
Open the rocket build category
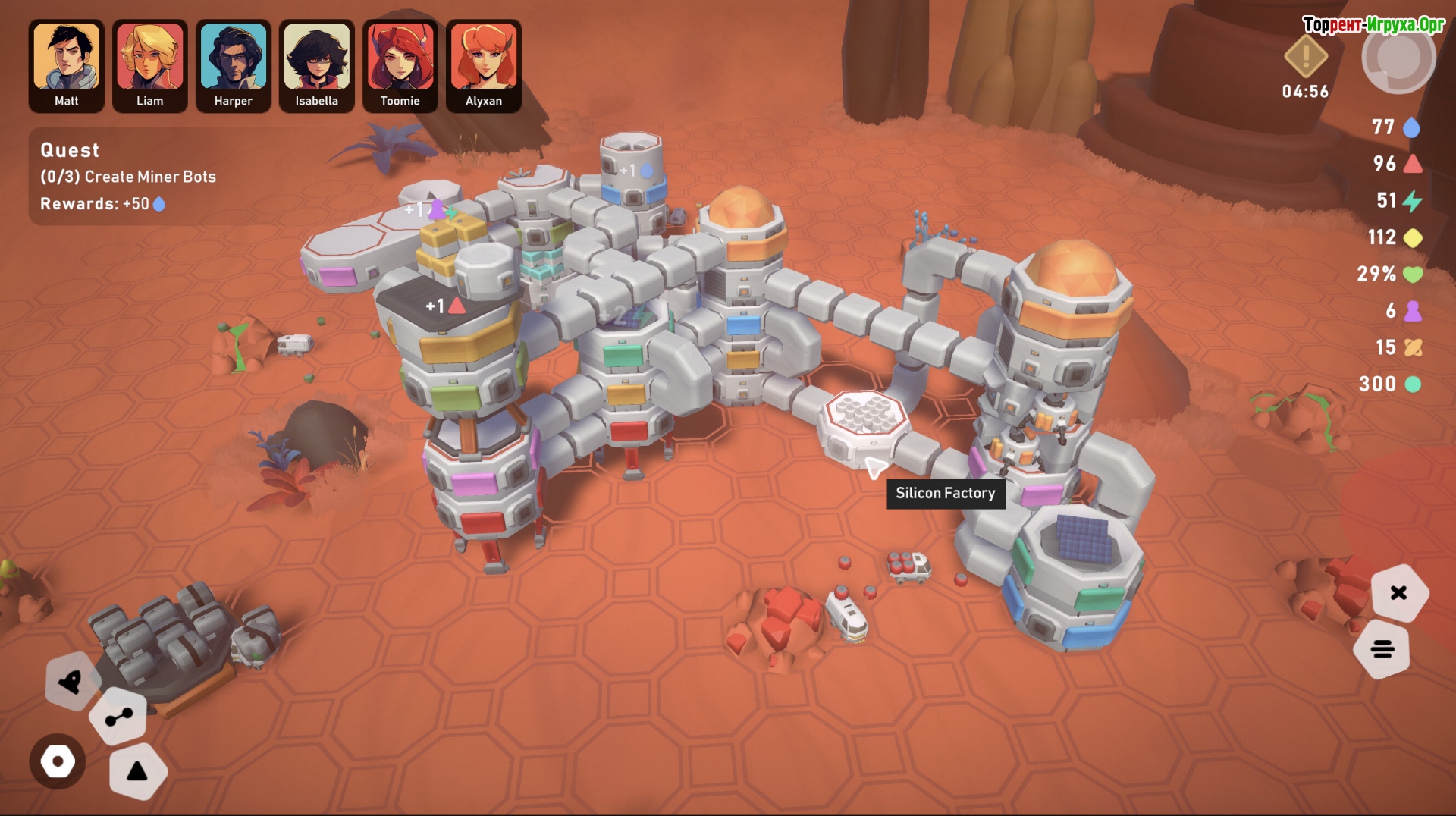click(x=72, y=682)
